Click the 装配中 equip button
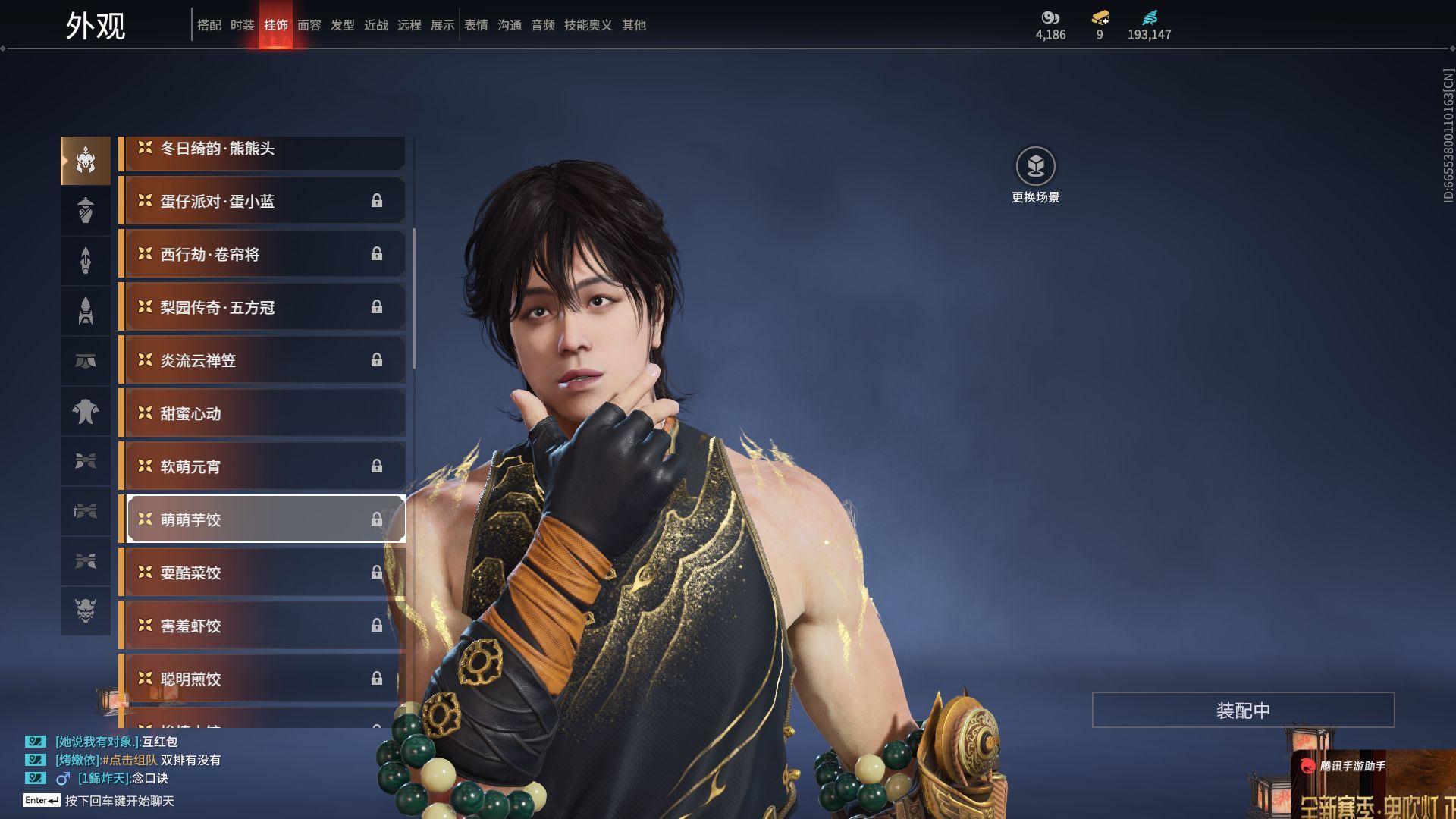This screenshot has width=1456, height=819. [x=1243, y=710]
